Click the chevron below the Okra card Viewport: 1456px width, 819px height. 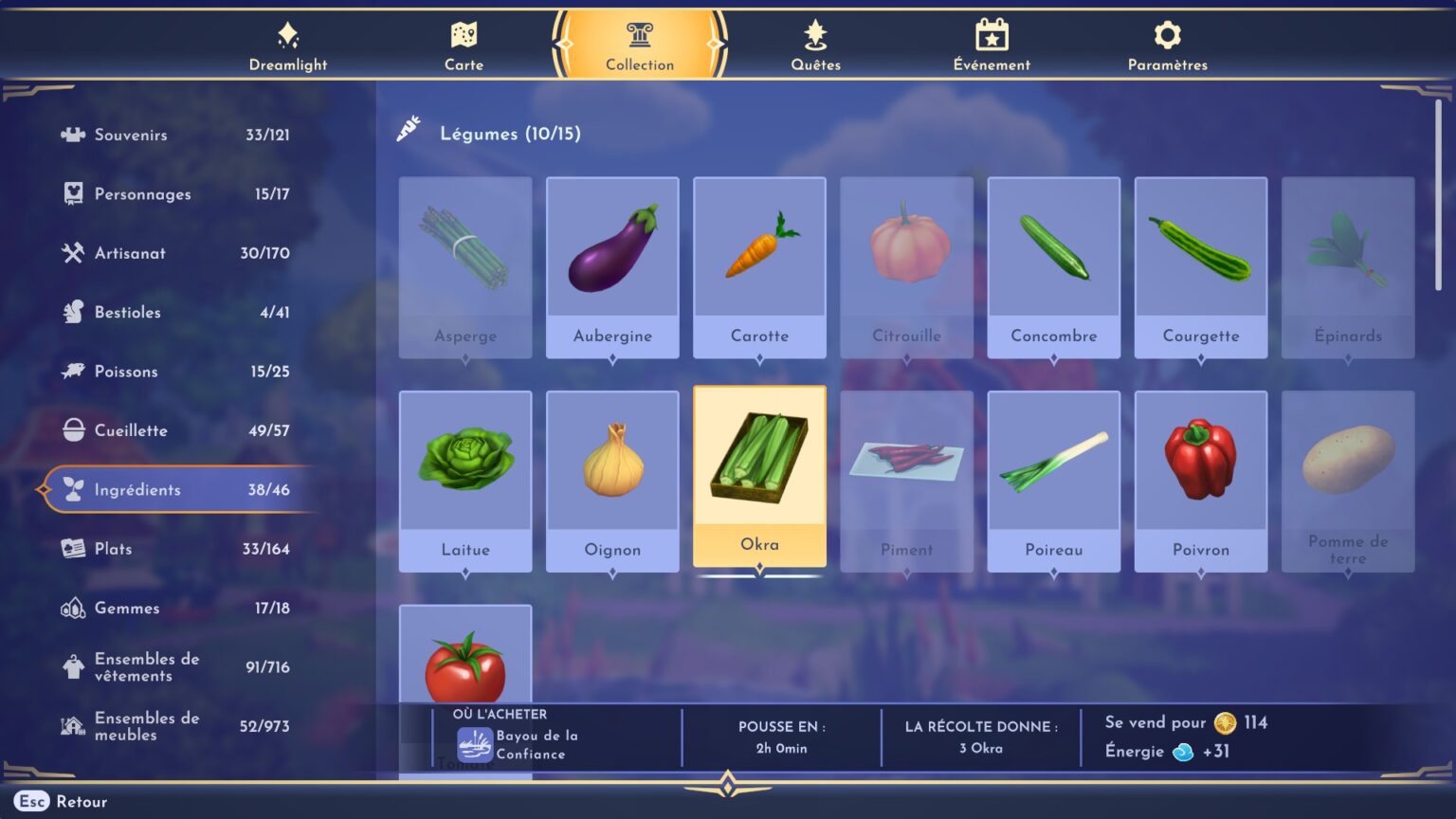pos(759,571)
